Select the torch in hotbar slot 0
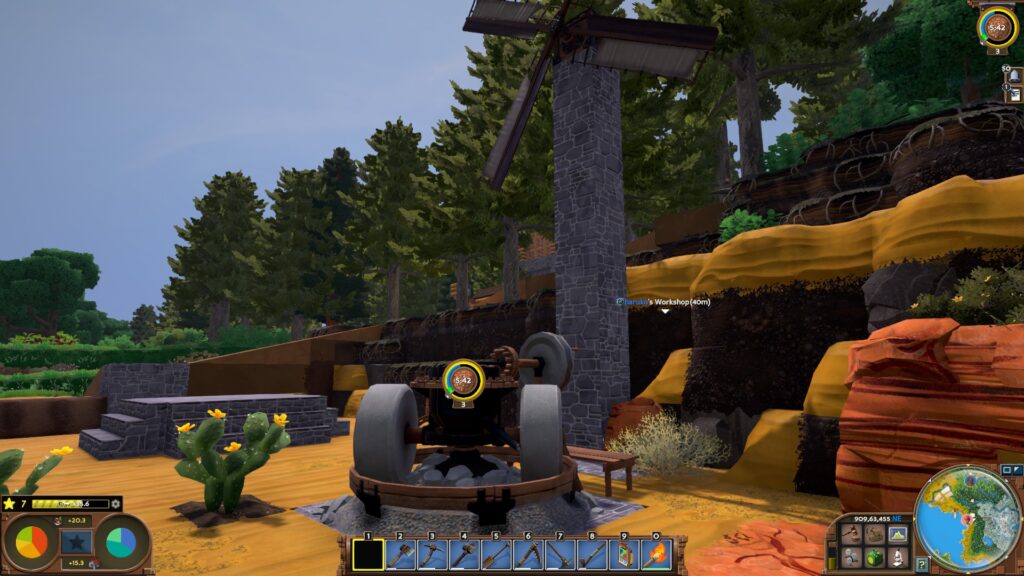The image size is (1024, 576). pos(656,554)
